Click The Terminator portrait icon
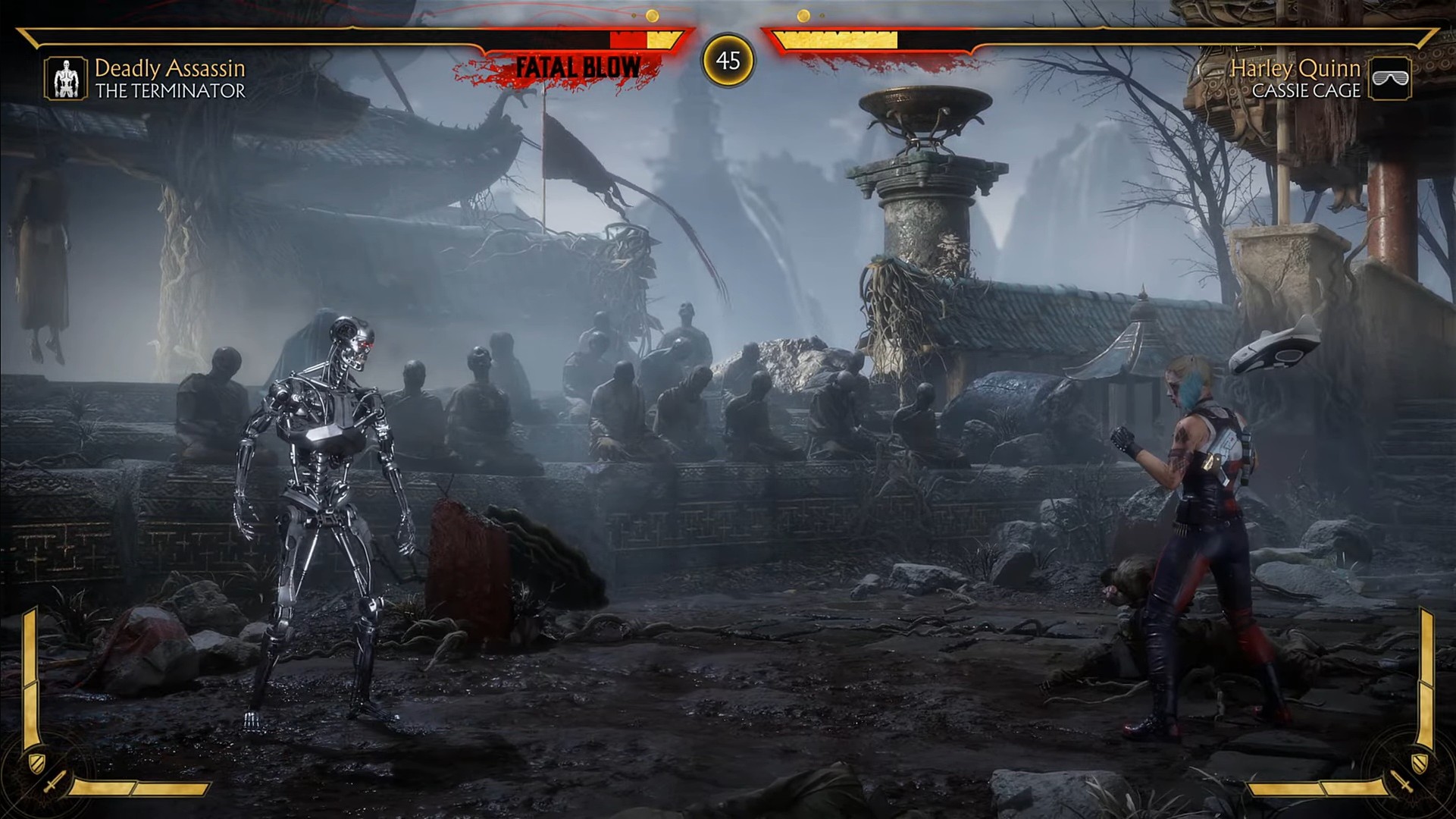 tap(65, 78)
